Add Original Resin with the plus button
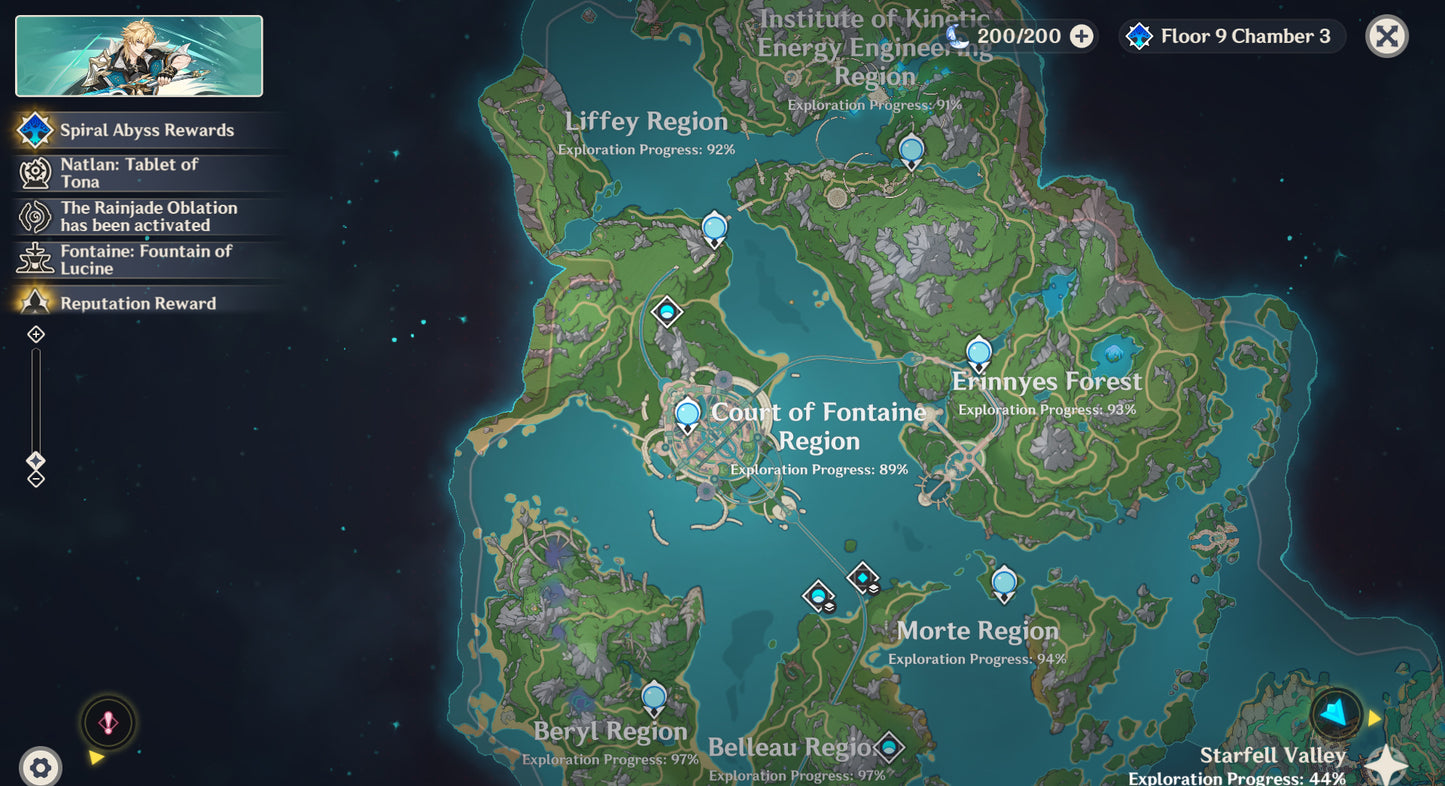1445x786 pixels. (x=1081, y=37)
